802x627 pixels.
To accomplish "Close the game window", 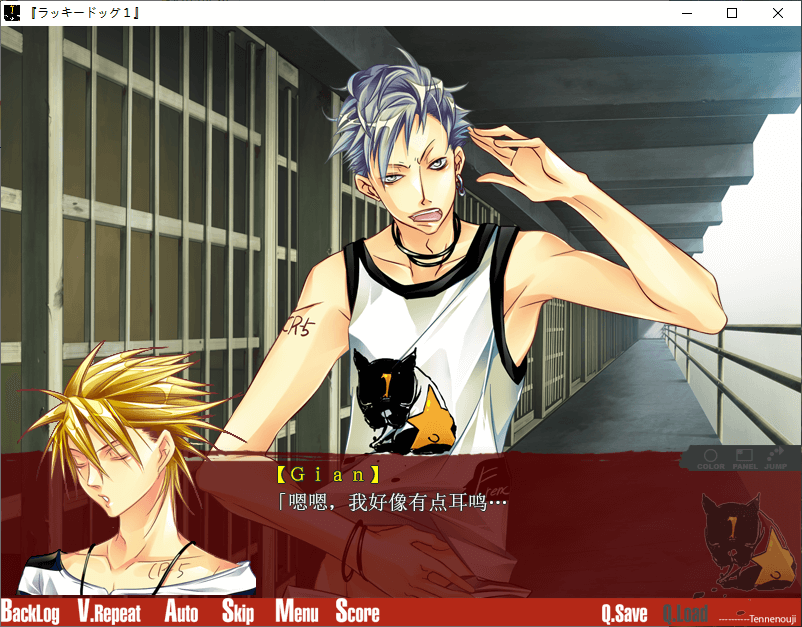I will 778,13.
